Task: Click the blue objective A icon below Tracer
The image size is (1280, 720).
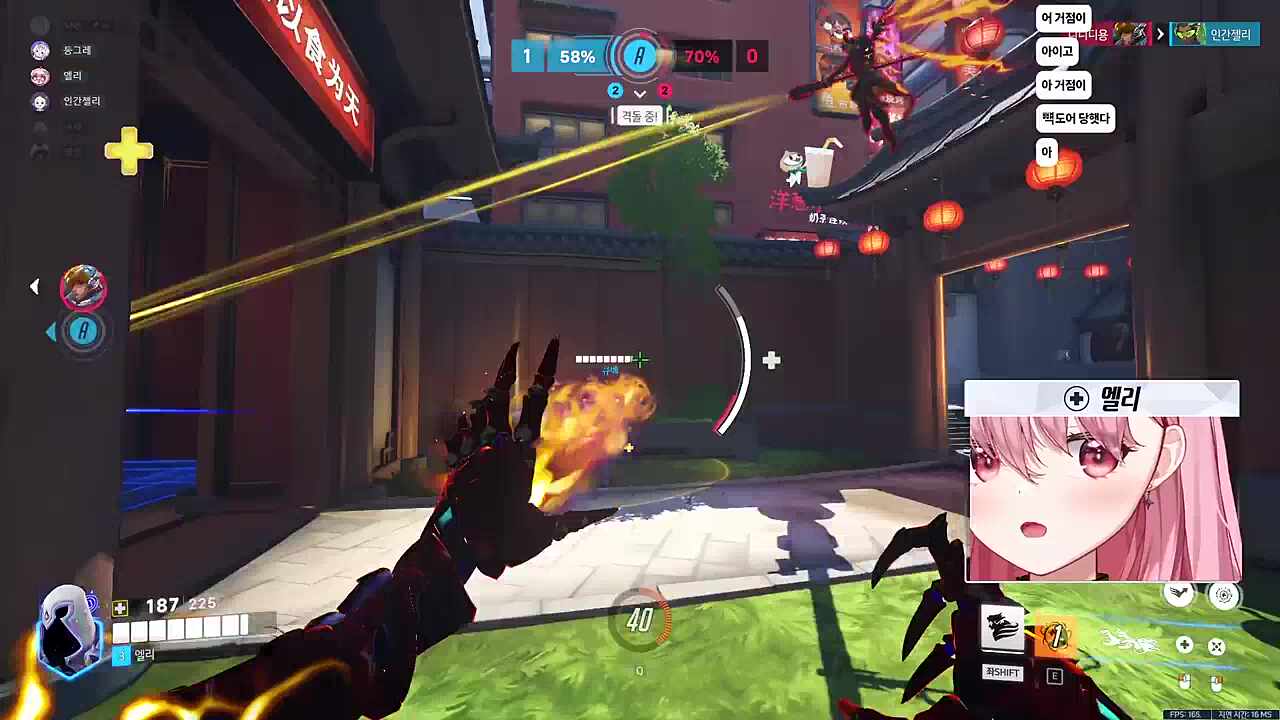Action: pyautogui.click(x=84, y=331)
